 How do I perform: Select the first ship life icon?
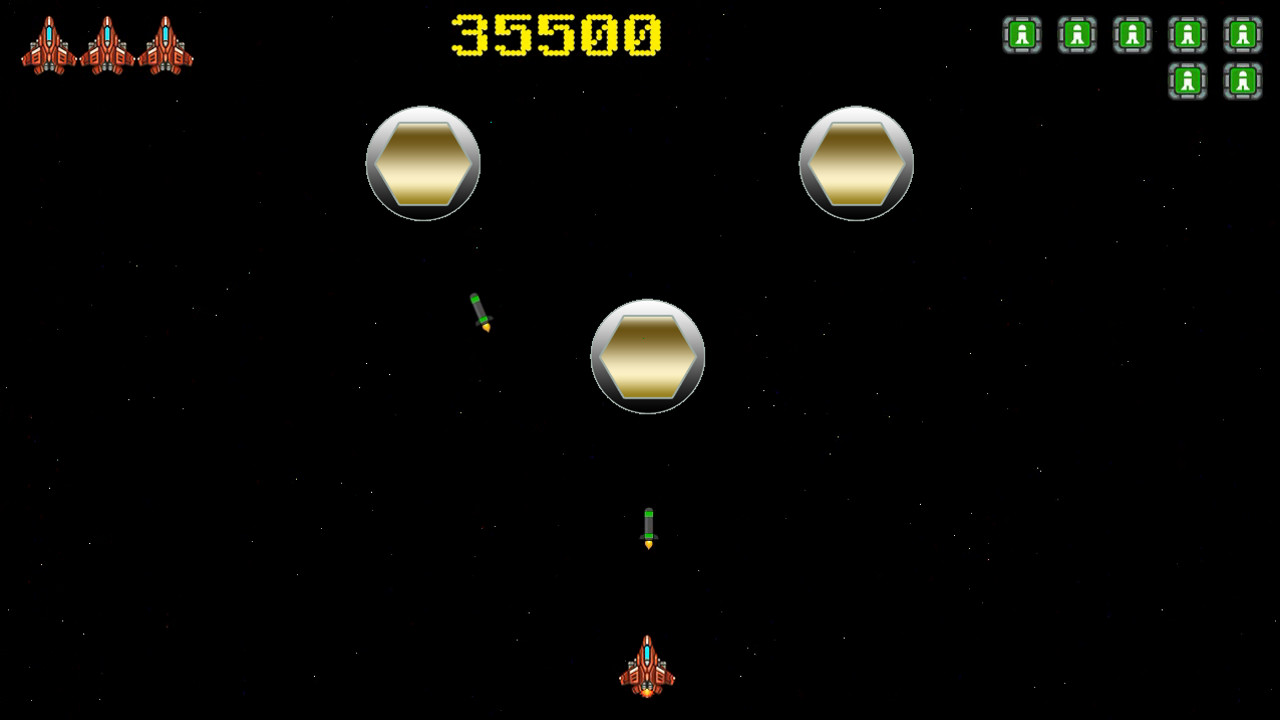(x=50, y=45)
